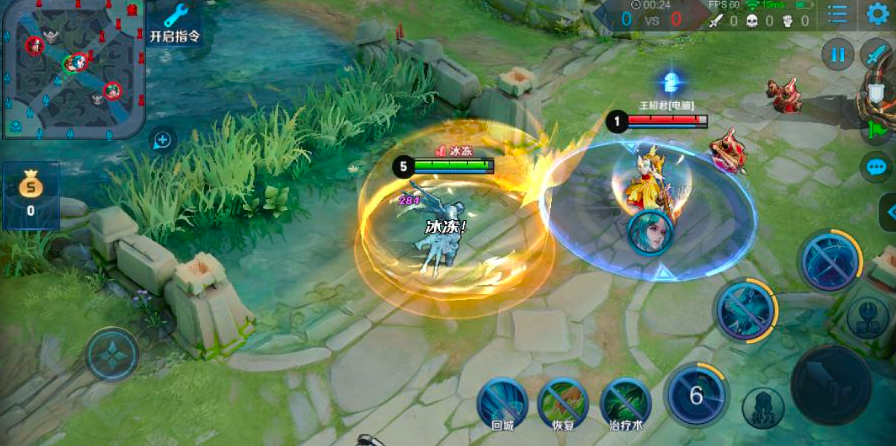Activate the 回城 recall skill

click(x=502, y=403)
